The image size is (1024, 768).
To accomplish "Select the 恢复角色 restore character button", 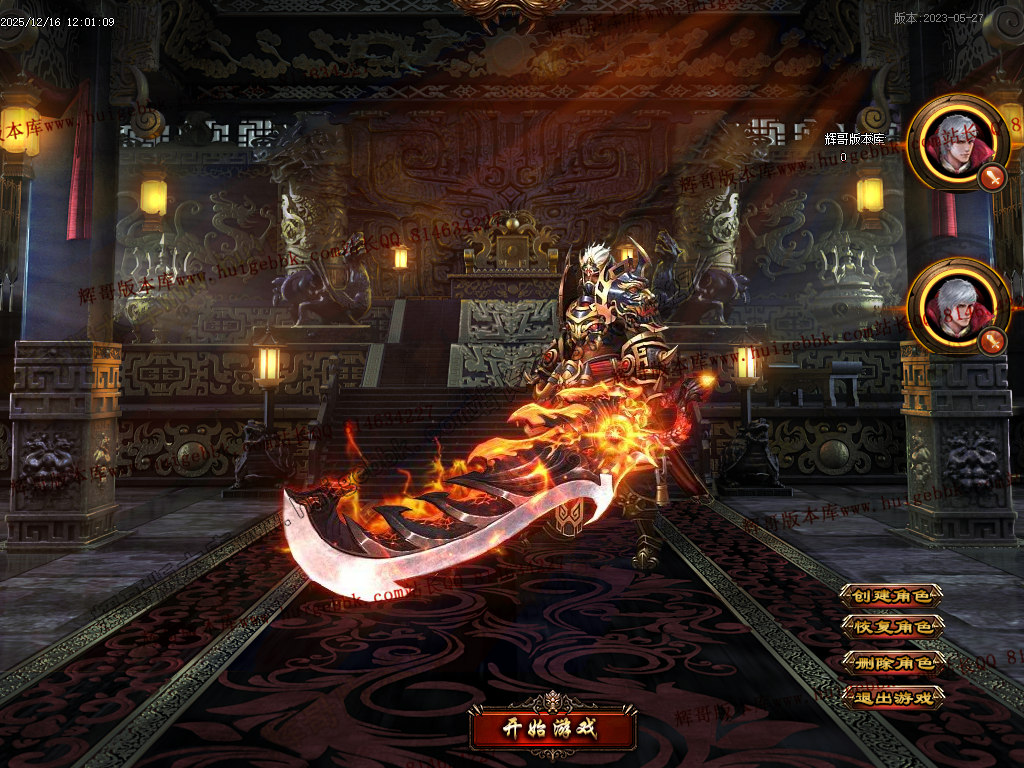I will 892,628.
